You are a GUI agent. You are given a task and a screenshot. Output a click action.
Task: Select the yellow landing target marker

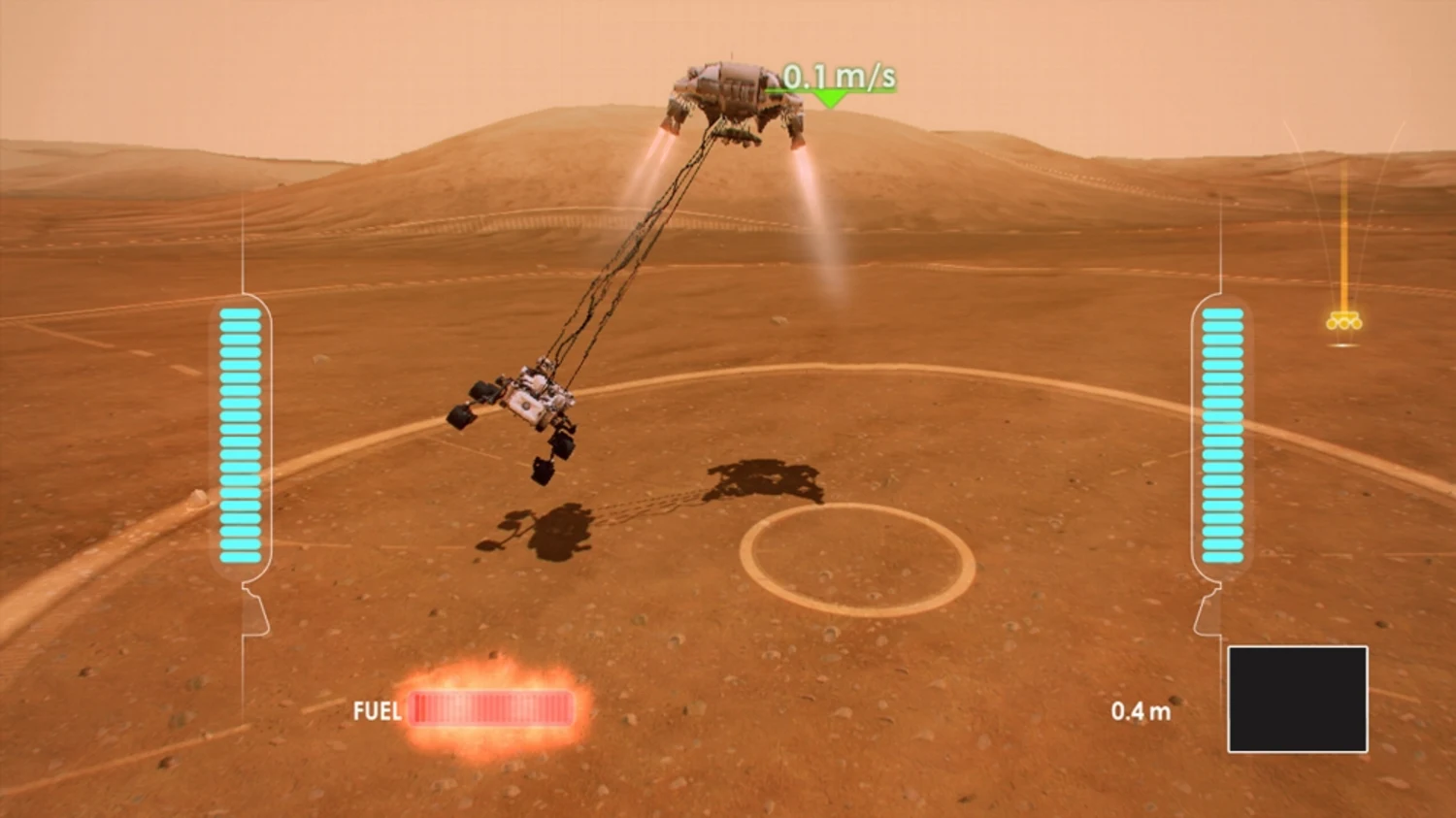coord(1343,320)
